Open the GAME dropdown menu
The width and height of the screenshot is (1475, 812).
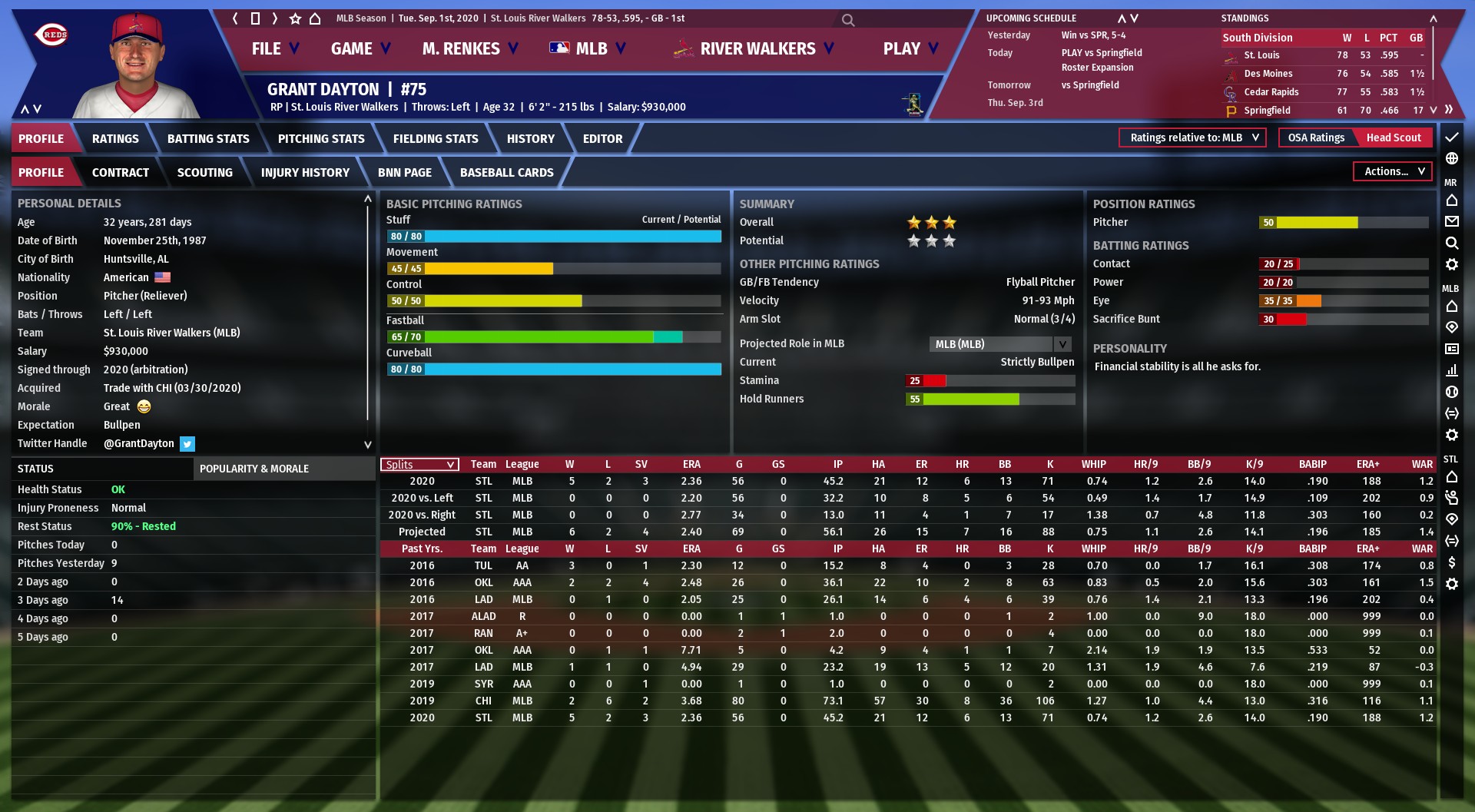(360, 49)
